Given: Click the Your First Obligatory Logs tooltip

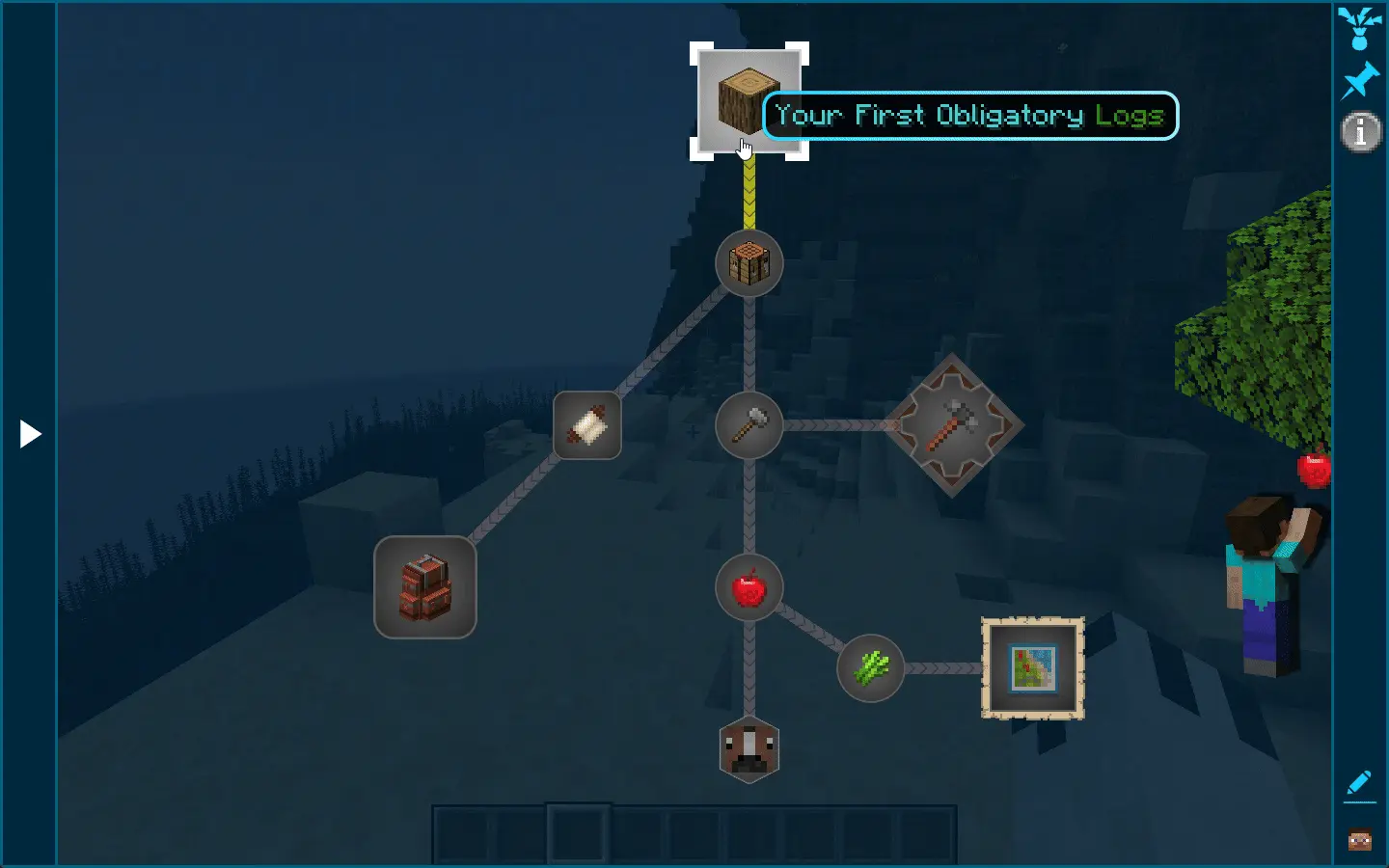Looking at the screenshot, I should pyautogui.click(x=968, y=115).
